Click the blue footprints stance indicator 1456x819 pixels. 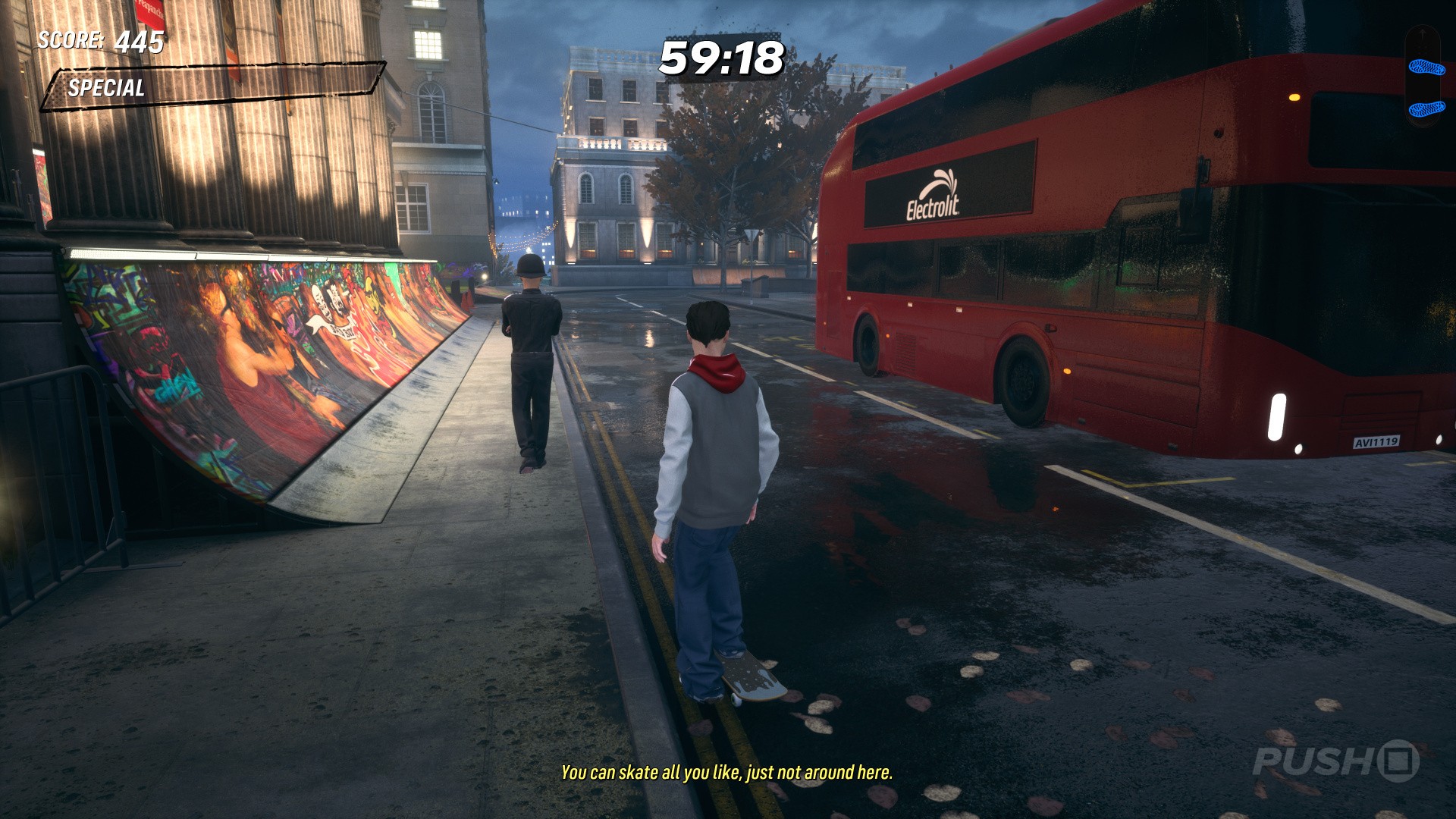coord(1426,87)
